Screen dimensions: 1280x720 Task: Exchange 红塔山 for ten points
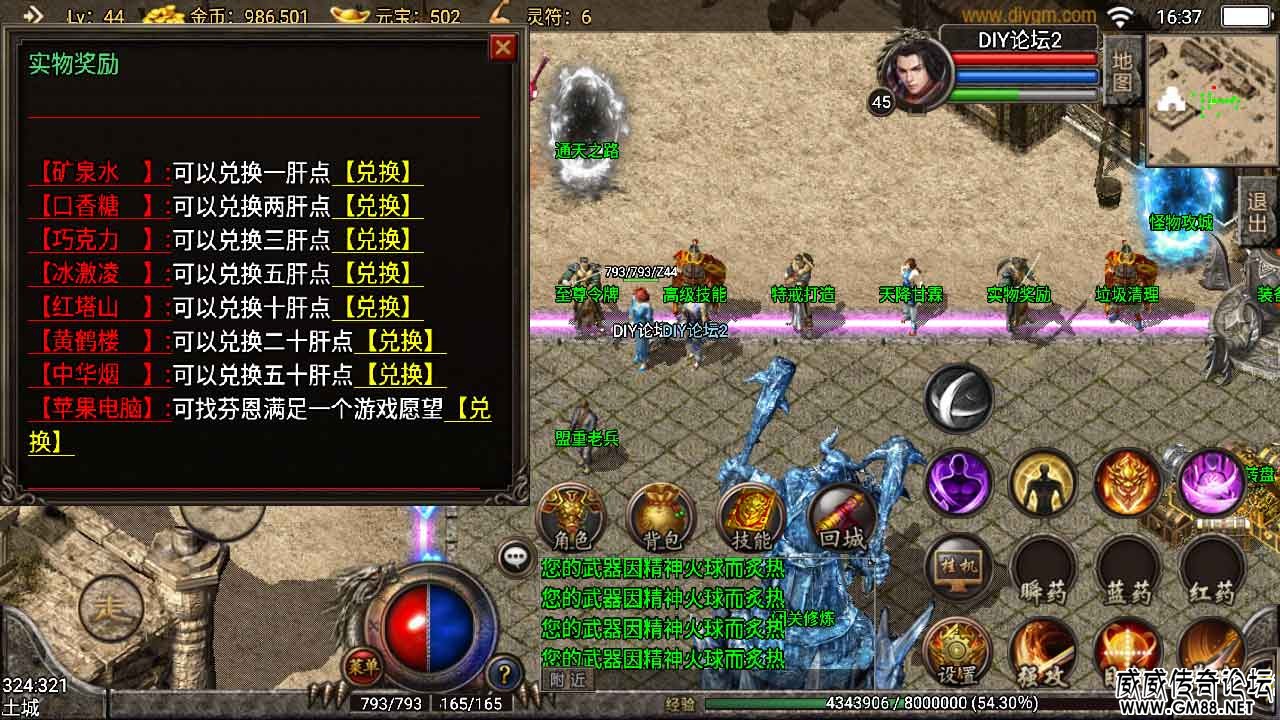(x=378, y=307)
